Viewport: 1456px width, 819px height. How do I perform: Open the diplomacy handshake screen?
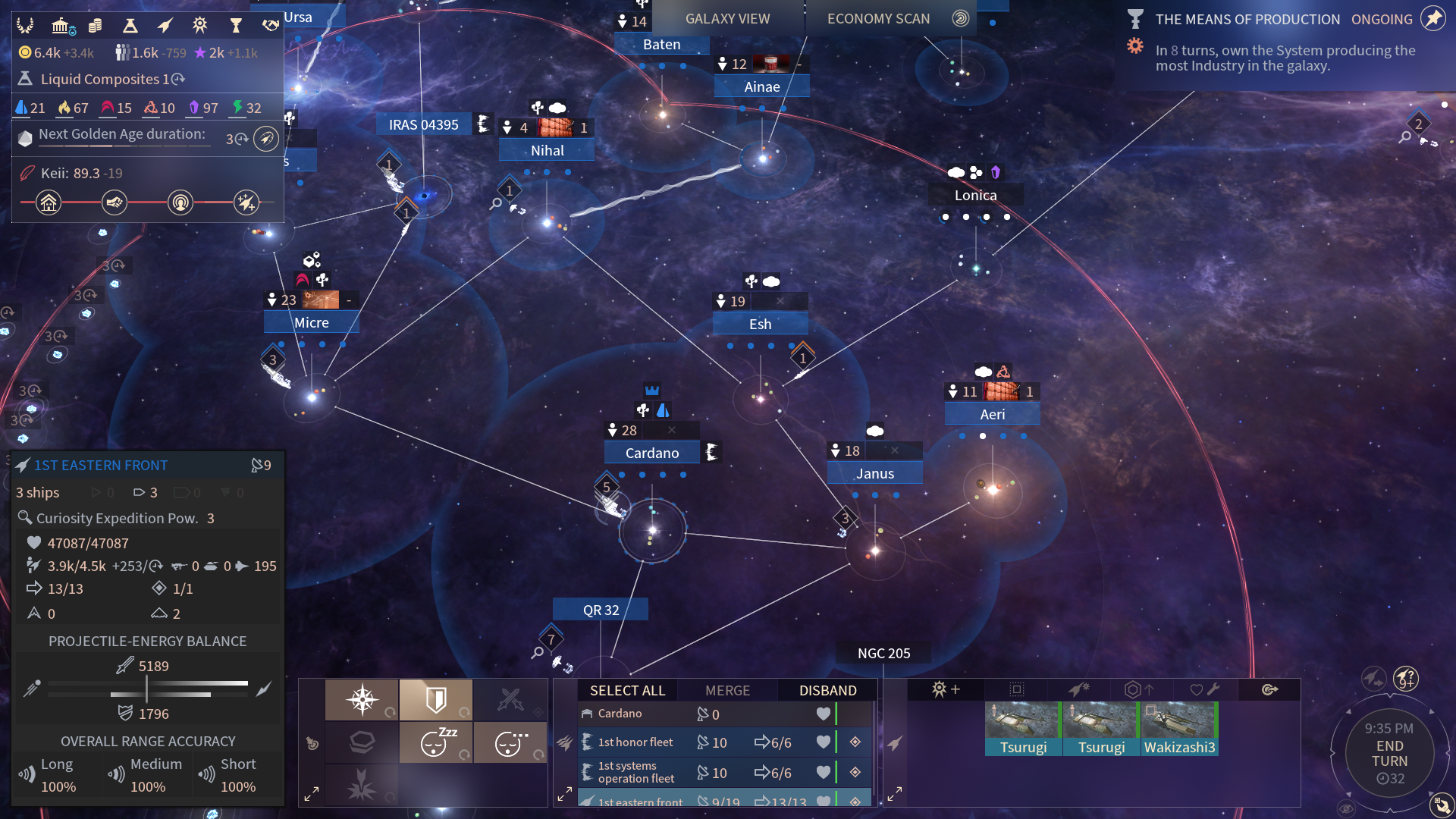[271, 26]
